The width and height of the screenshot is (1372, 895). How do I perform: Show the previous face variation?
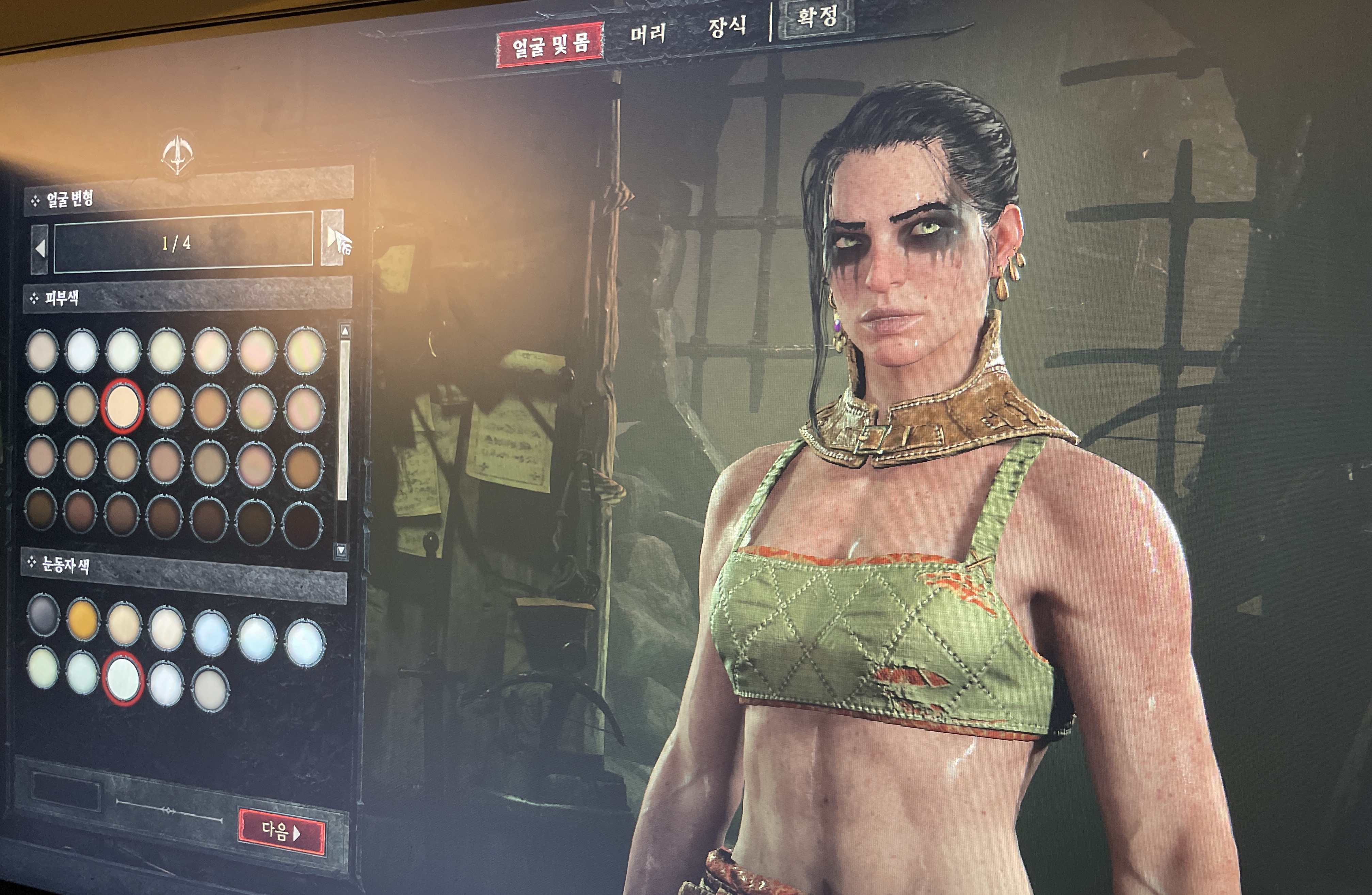40,249
